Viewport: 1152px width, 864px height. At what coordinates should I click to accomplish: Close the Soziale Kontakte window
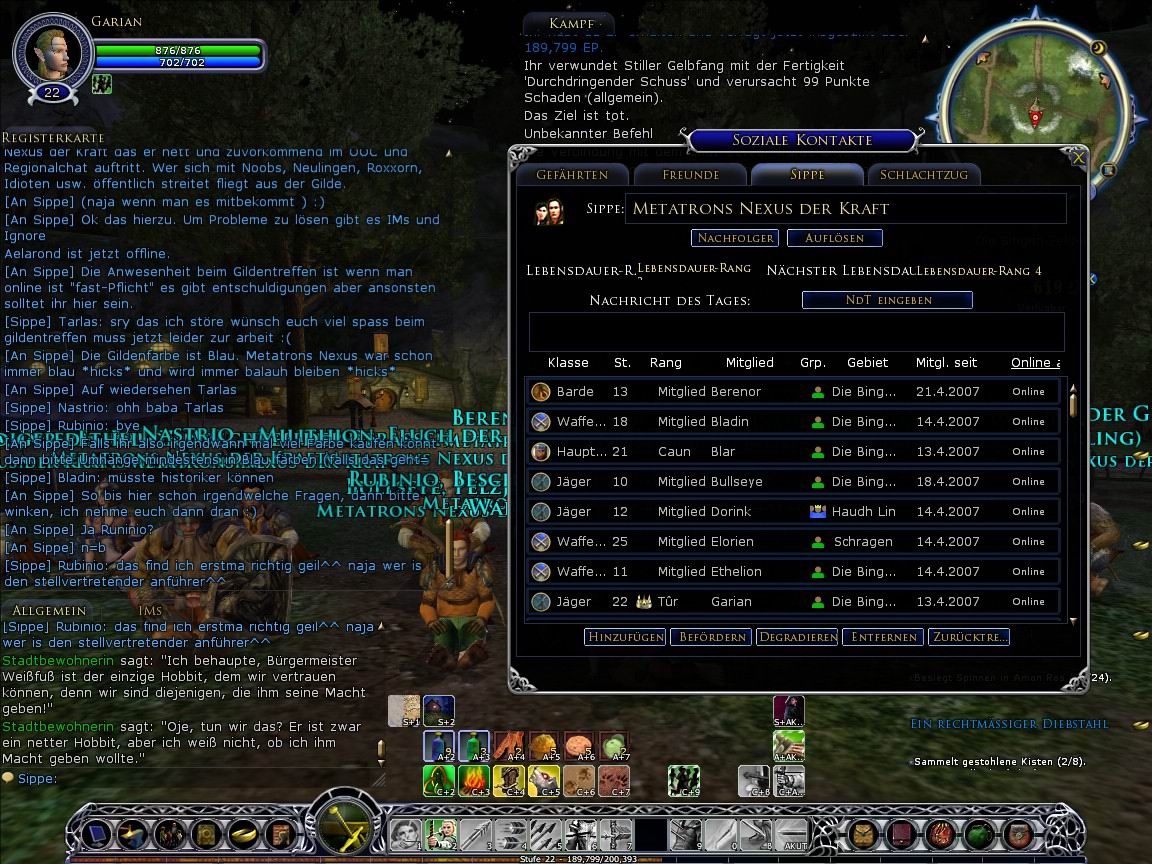pyautogui.click(x=1078, y=157)
